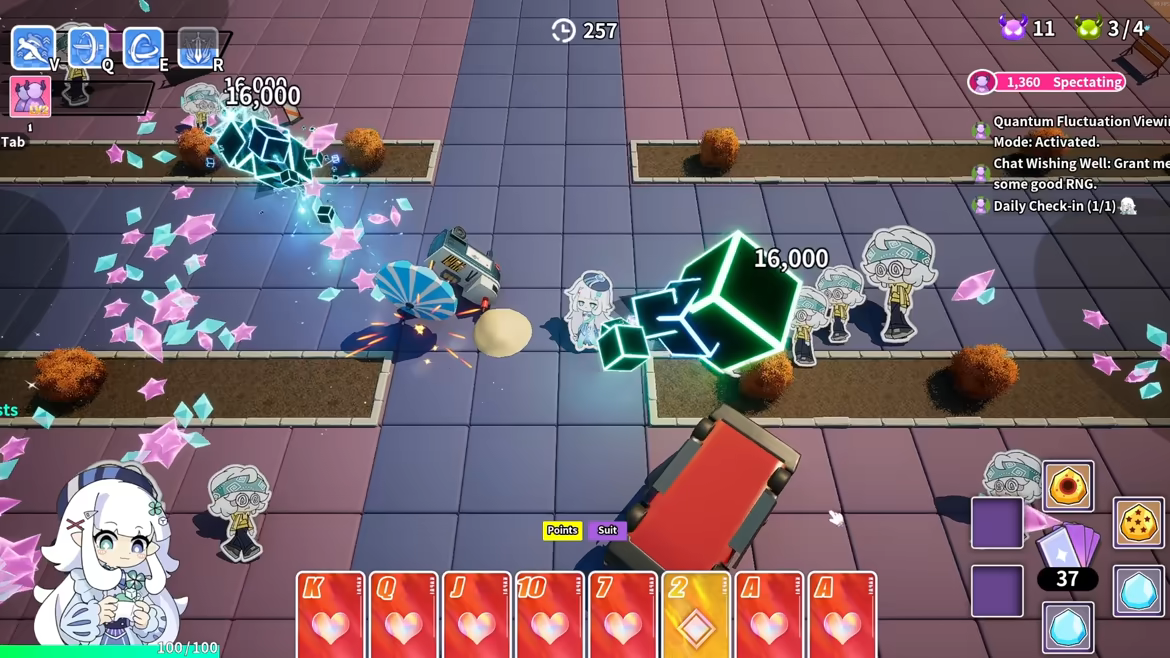Select the golden star-spotted stone slot

point(1138,522)
